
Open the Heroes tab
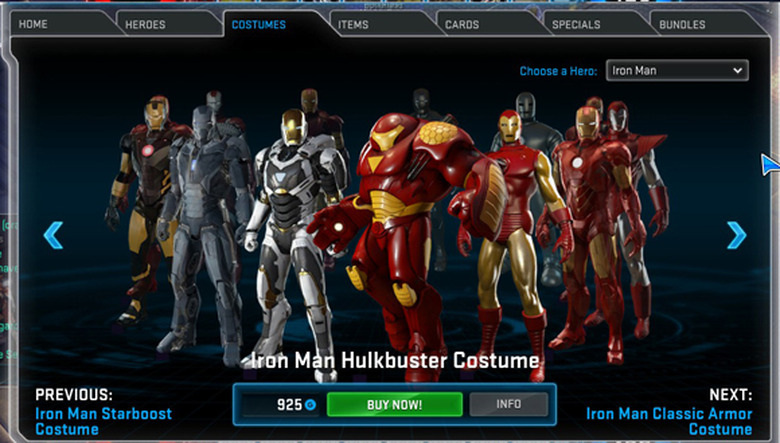[x=146, y=24]
